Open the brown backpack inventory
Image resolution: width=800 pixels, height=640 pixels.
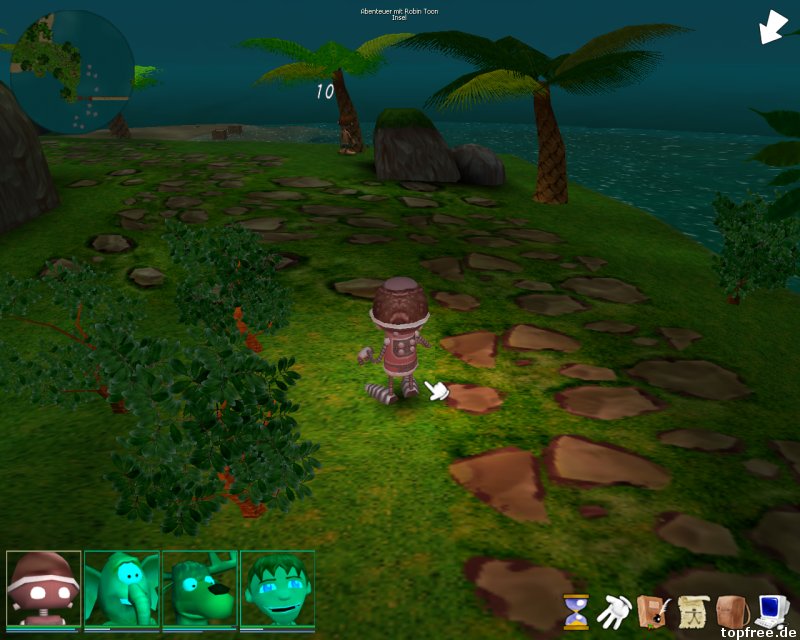(732, 610)
